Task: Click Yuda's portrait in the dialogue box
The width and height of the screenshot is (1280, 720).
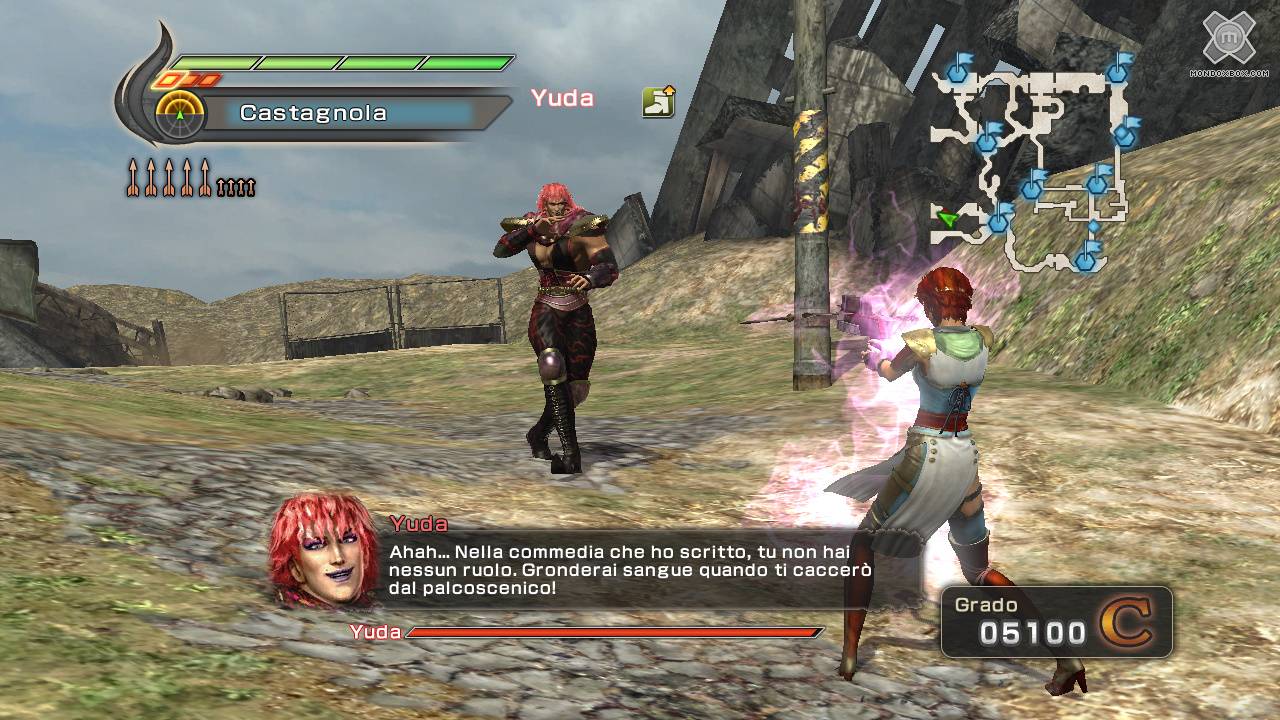Action: point(323,551)
